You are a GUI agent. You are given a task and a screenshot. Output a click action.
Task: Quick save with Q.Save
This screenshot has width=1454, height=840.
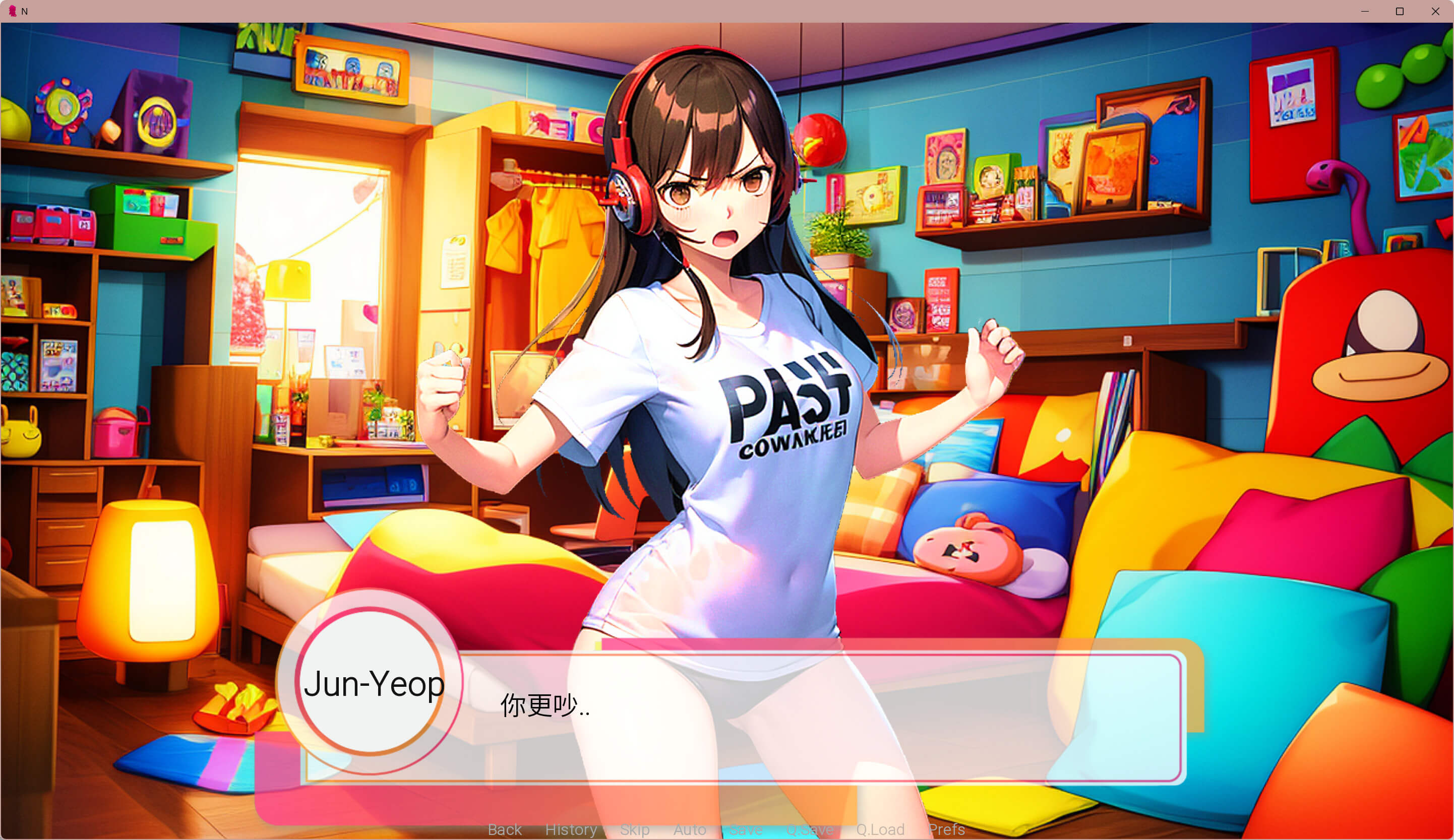810,829
